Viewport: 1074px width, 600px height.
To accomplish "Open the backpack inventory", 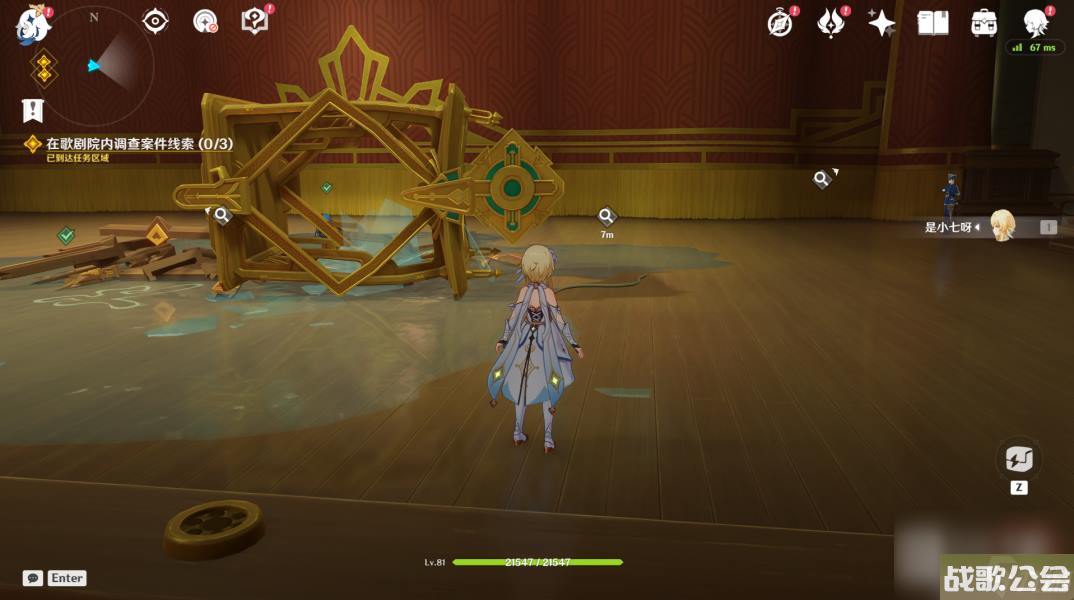I will point(984,23).
